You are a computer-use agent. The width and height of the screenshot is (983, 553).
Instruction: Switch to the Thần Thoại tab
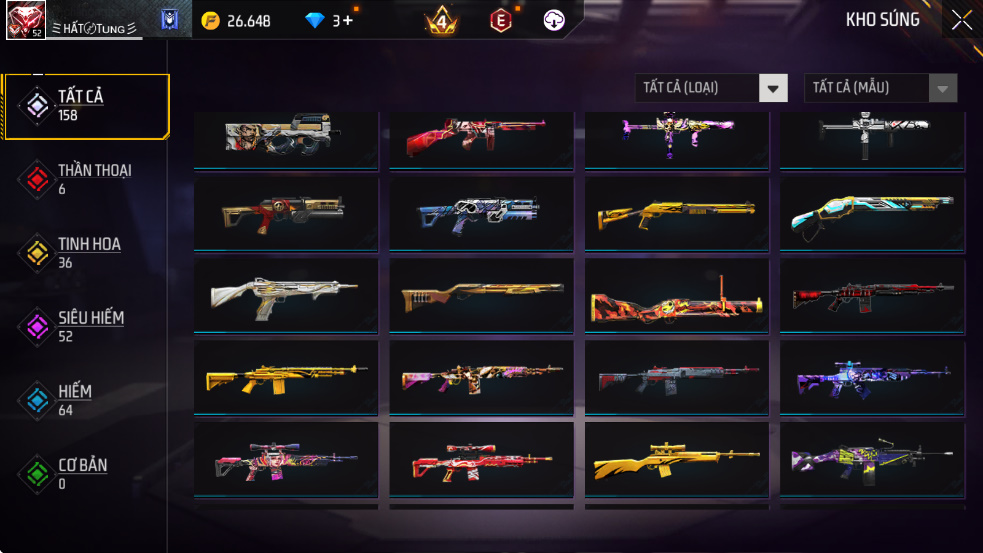pyautogui.click(x=86, y=179)
